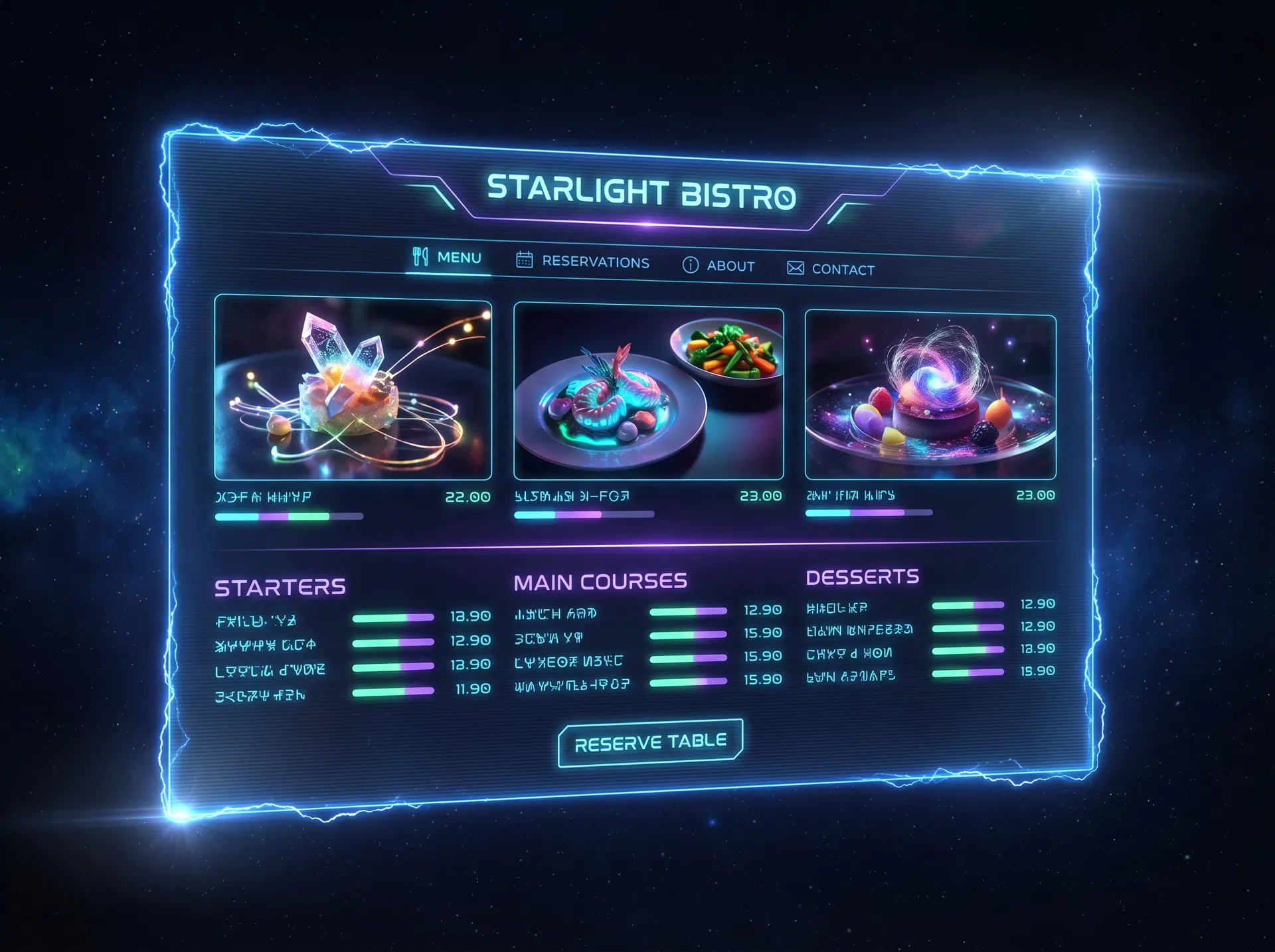Select the last dessert row priced 15.90
This screenshot has height=952, width=1275.
click(930, 674)
